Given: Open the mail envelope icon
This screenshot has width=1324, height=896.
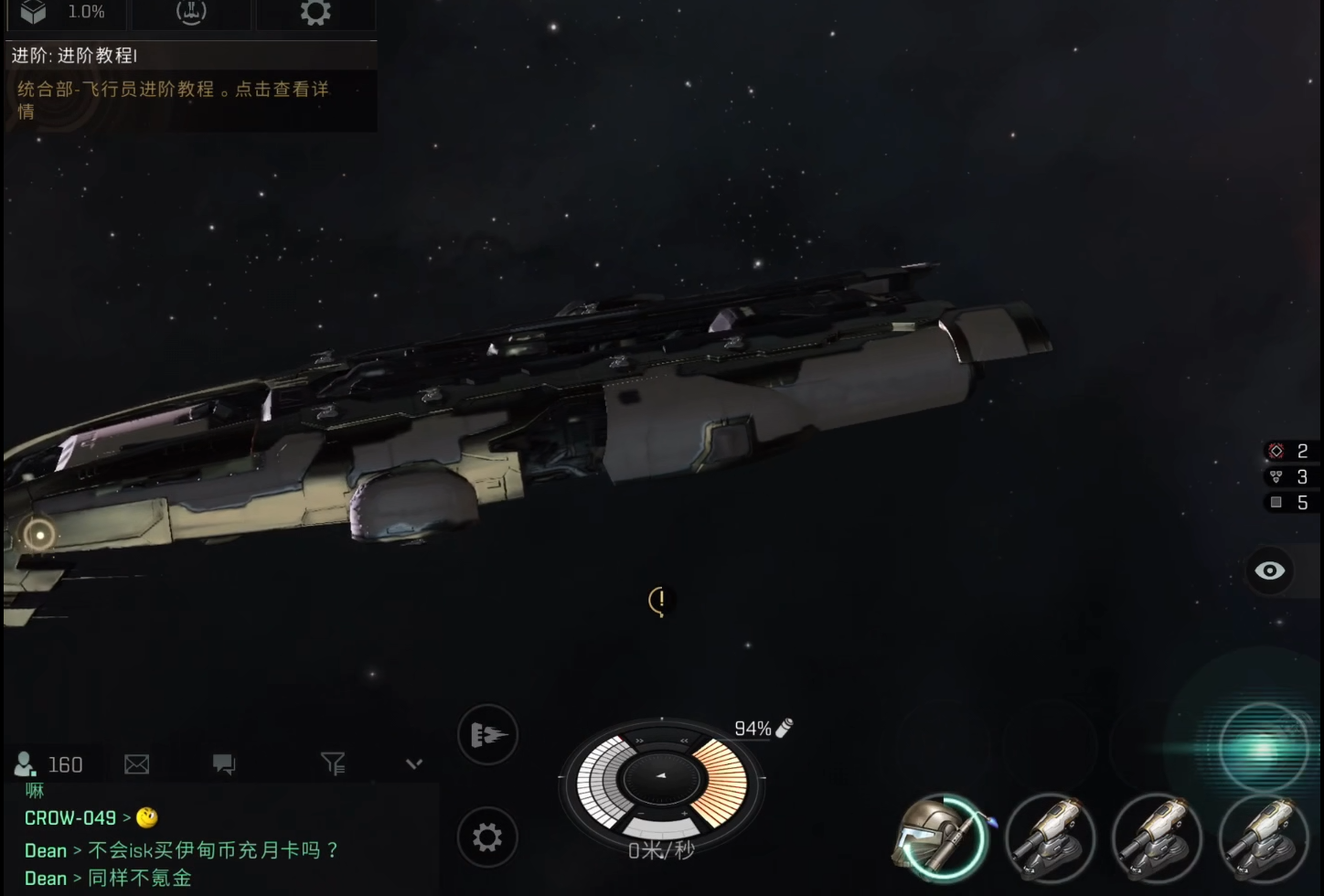Looking at the screenshot, I should (136, 764).
